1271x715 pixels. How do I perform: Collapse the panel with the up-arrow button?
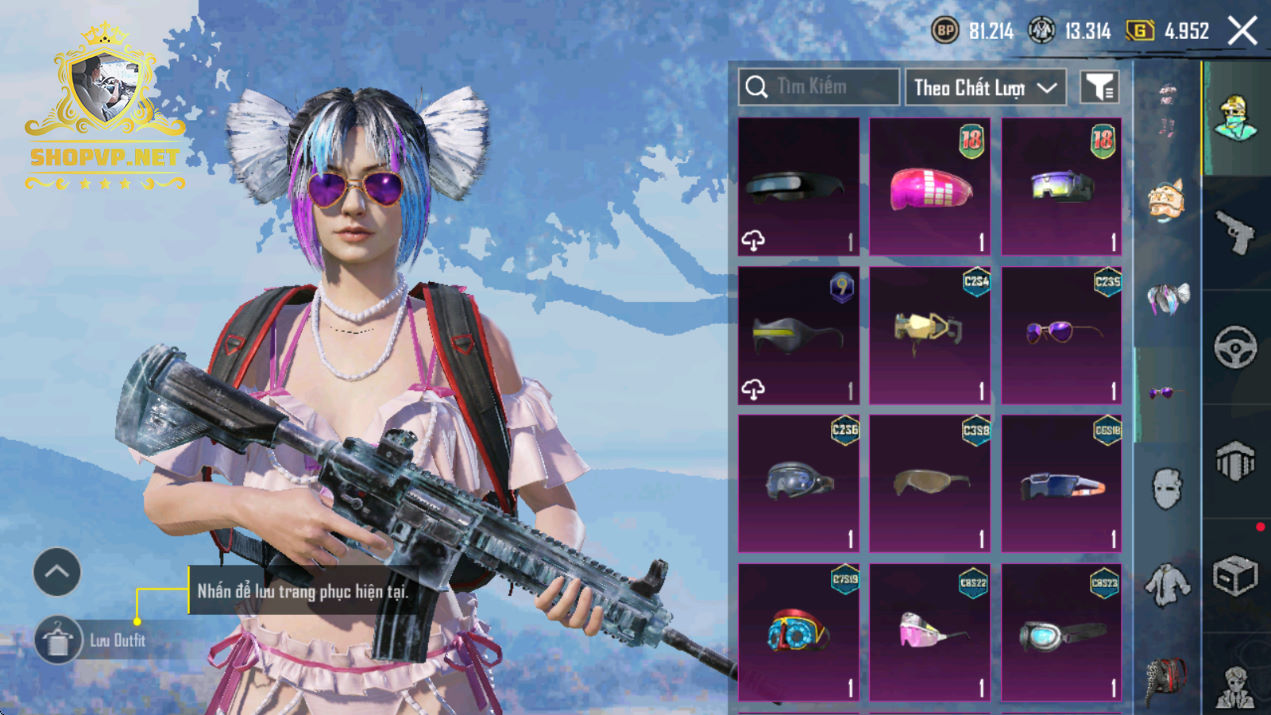(x=57, y=573)
